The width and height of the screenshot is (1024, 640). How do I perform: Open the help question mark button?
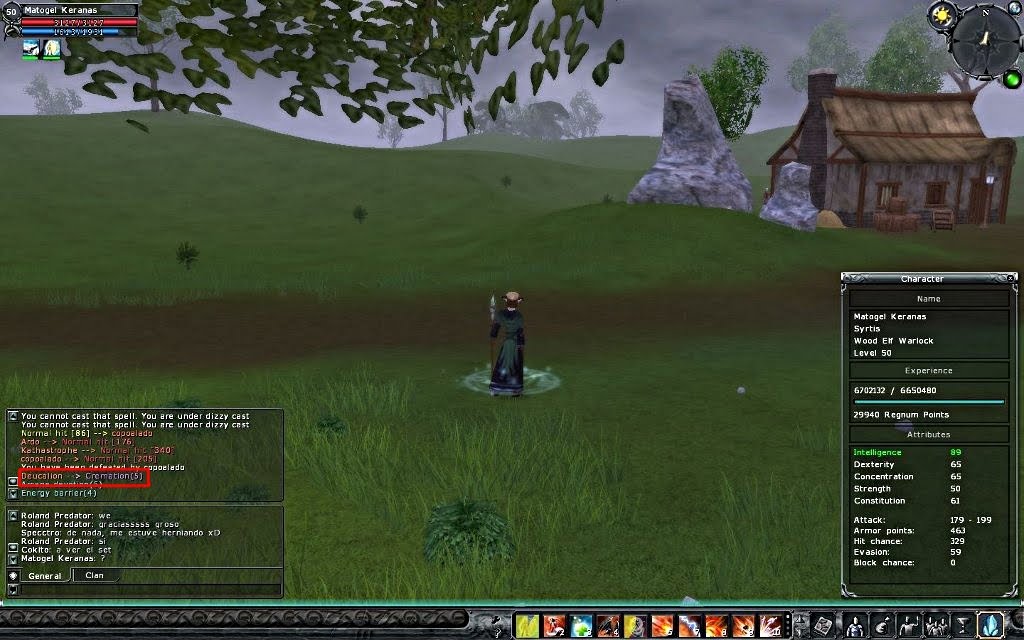(496, 626)
